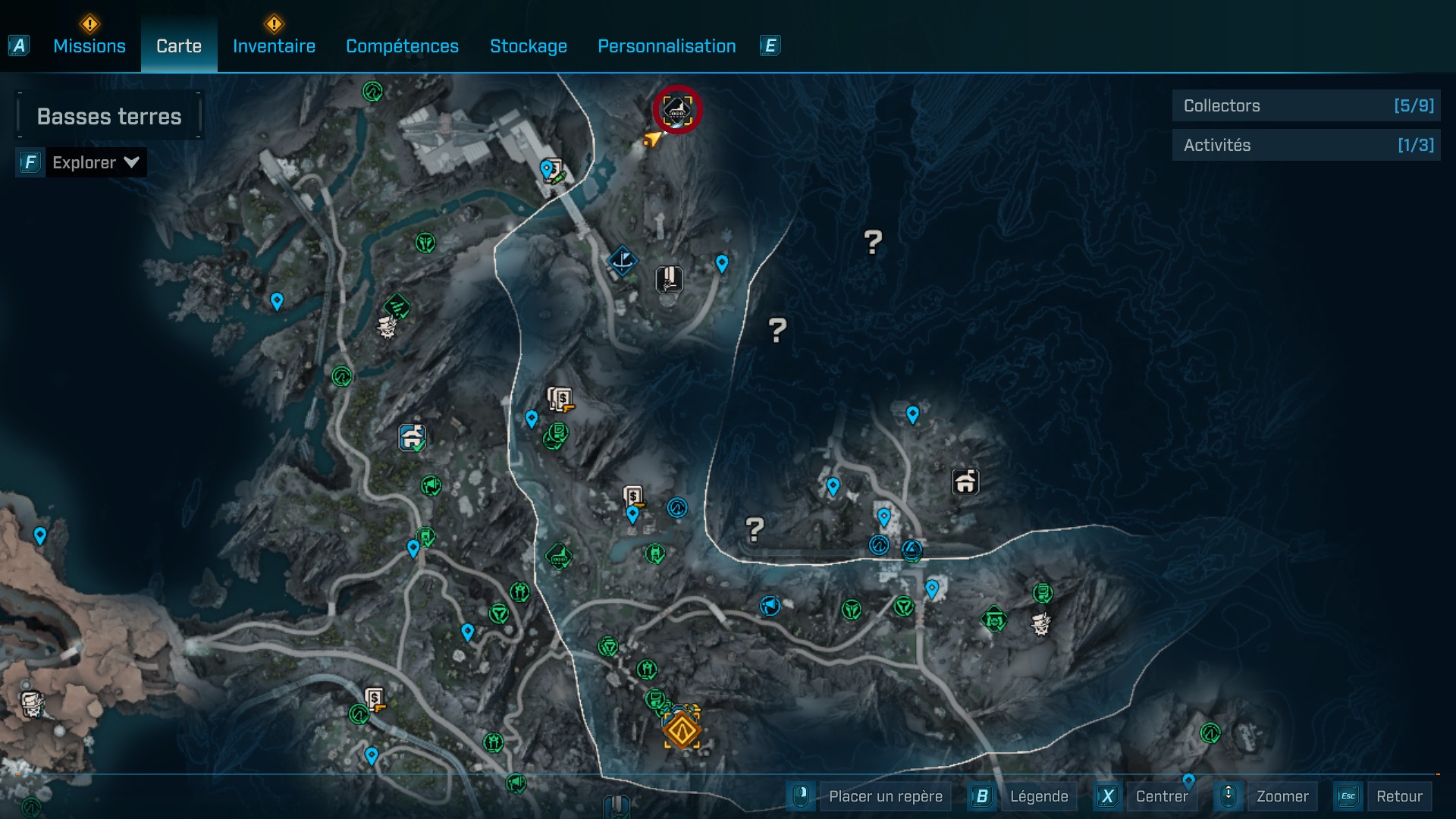Open the Légende panel
Viewport: 1456px width, 819px height.
(x=1040, y=796)
